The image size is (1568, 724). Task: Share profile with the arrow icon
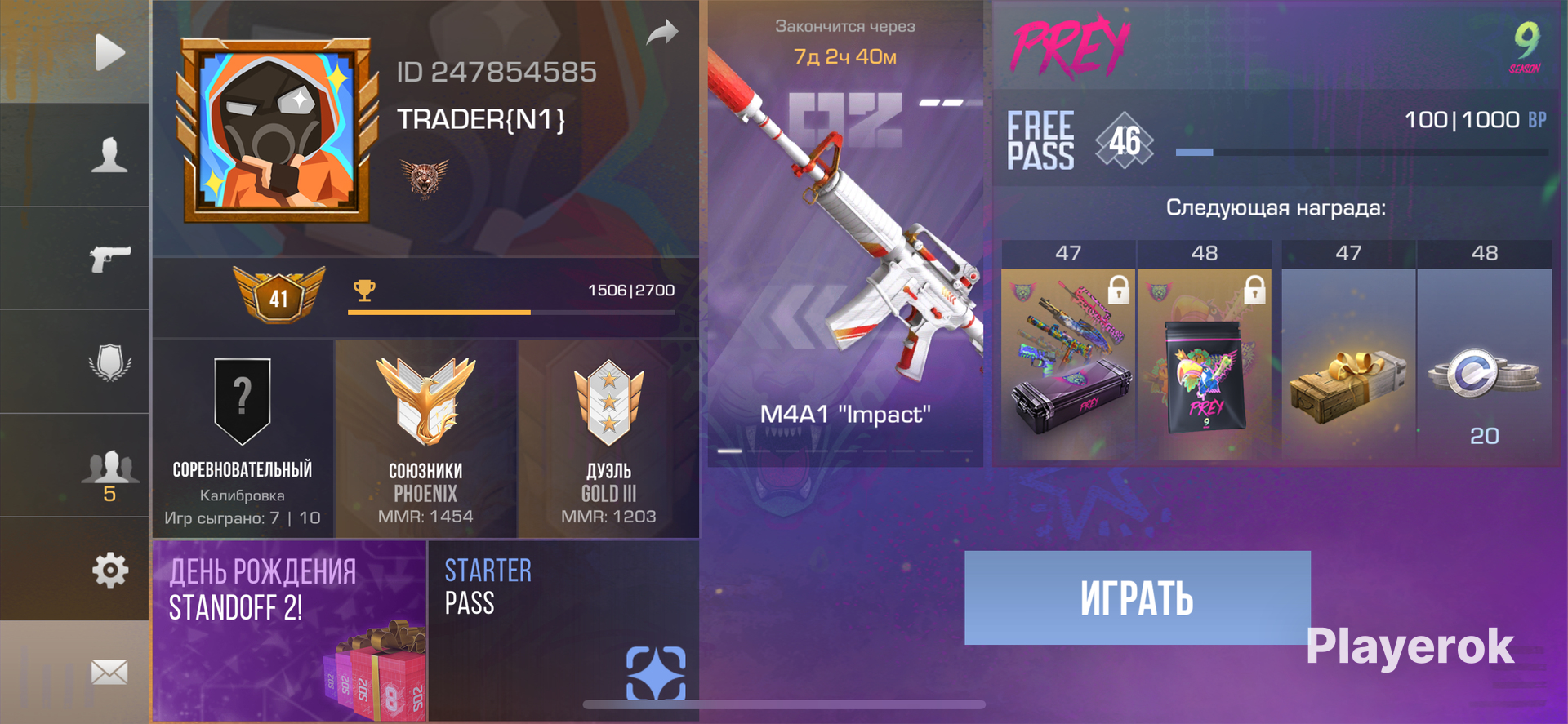[x=662, y=33]
